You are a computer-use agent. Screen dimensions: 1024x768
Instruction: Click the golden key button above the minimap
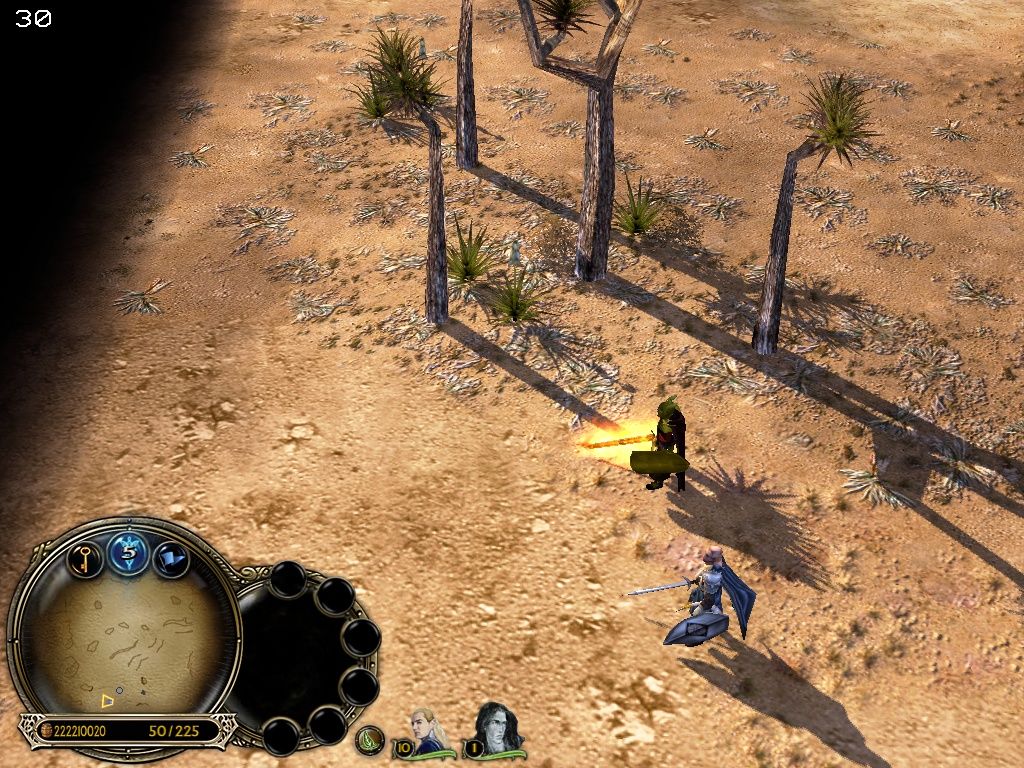pyautogui.click(x=86, y=557)
